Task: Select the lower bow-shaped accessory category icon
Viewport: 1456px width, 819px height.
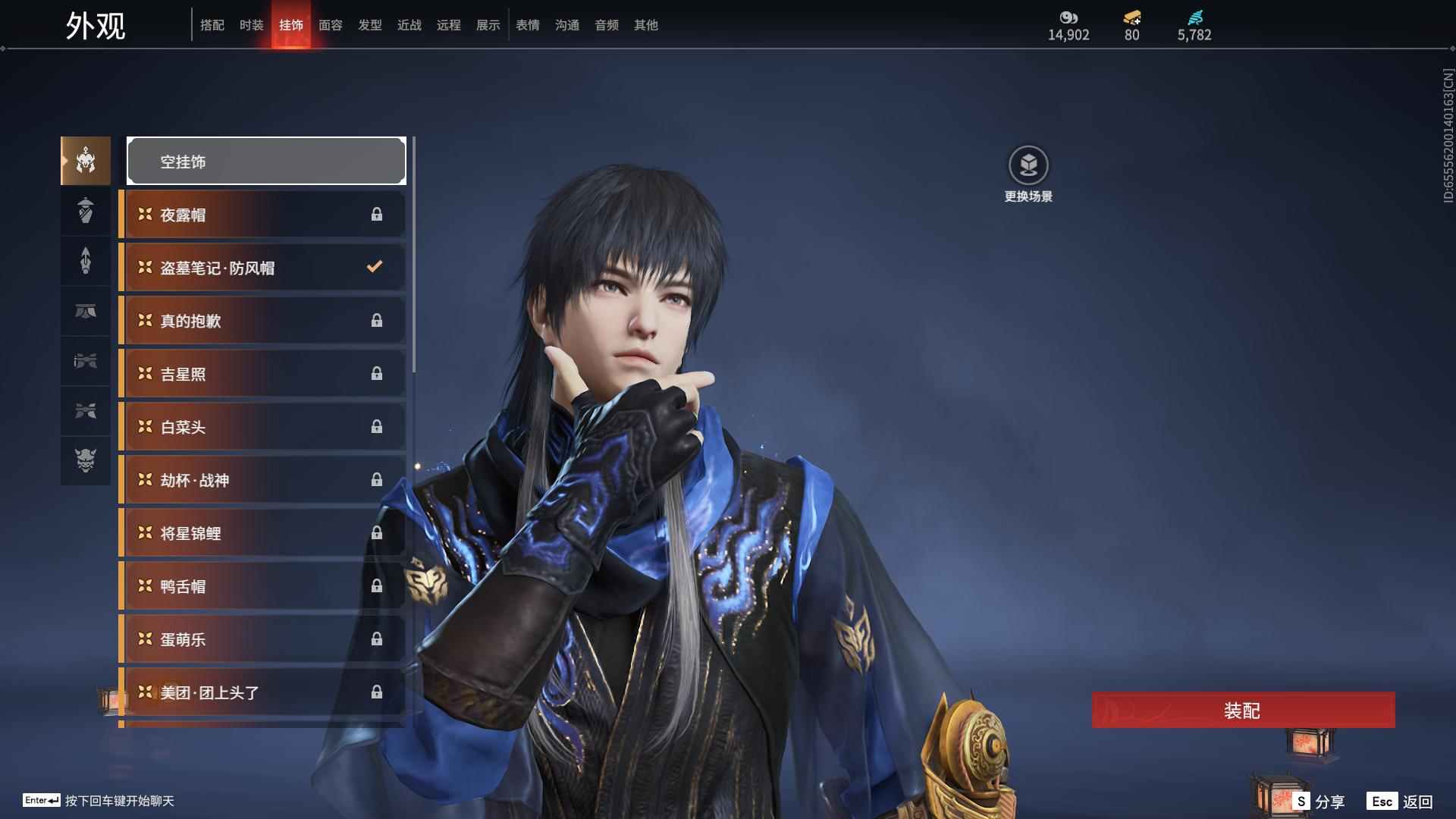Action: point(85,410)
